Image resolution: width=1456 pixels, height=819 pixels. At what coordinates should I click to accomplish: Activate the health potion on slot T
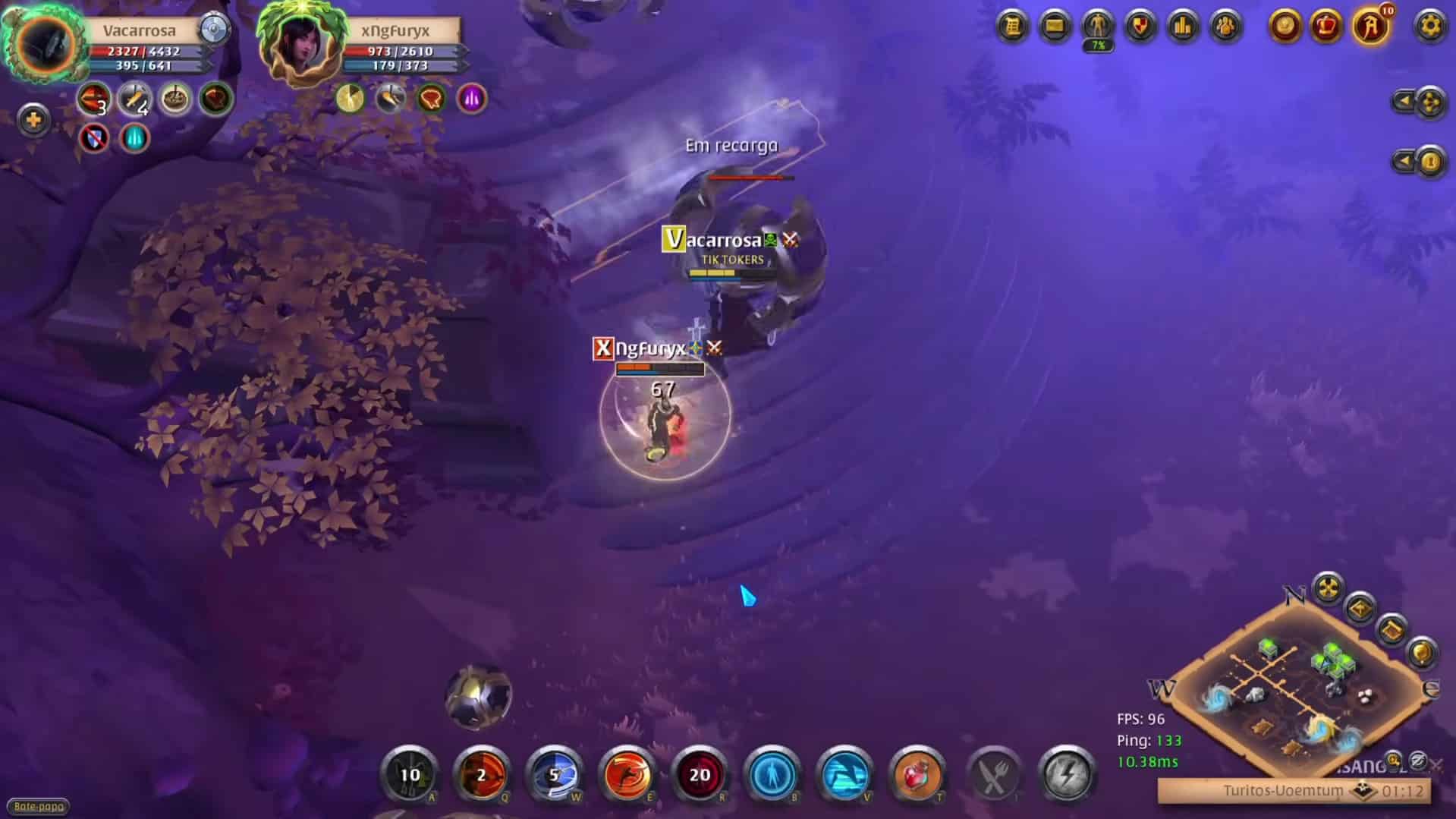pyautogui.click(x=916, y=776)
